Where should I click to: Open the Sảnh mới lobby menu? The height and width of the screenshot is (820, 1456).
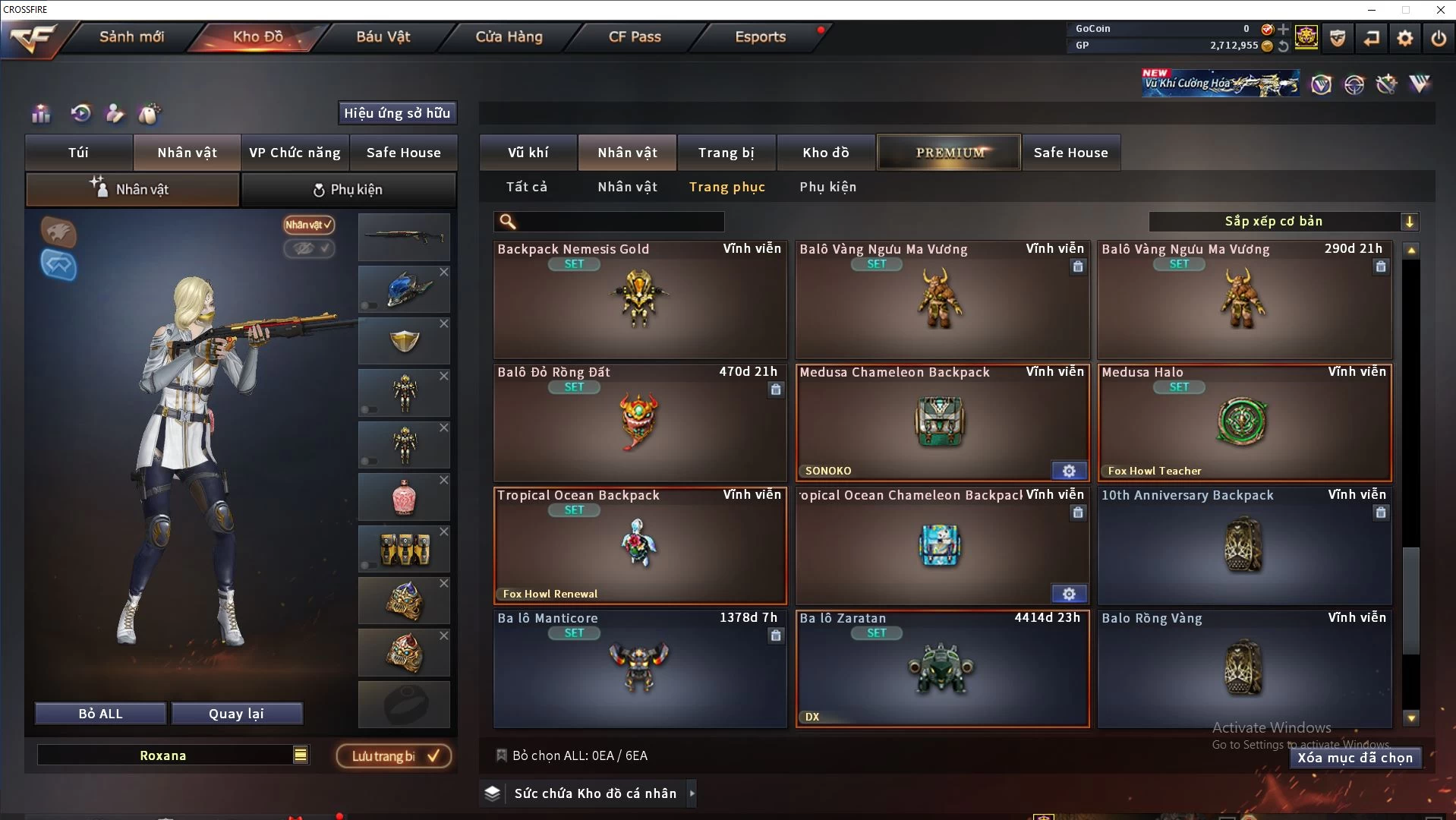click(x=131, y=36)
